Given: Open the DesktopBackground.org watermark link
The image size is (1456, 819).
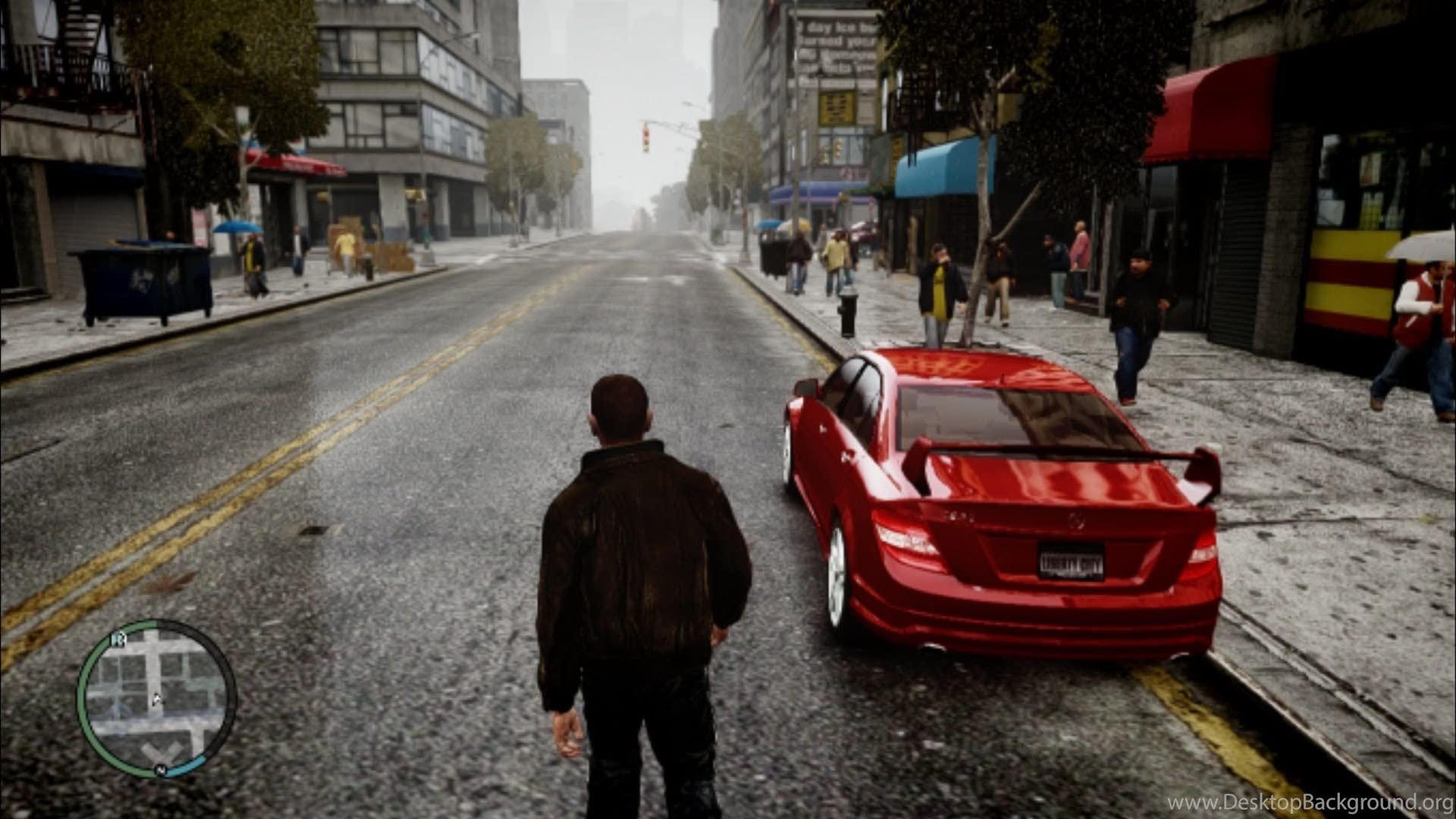Looking at the screenshot, I should (1310, 802).
